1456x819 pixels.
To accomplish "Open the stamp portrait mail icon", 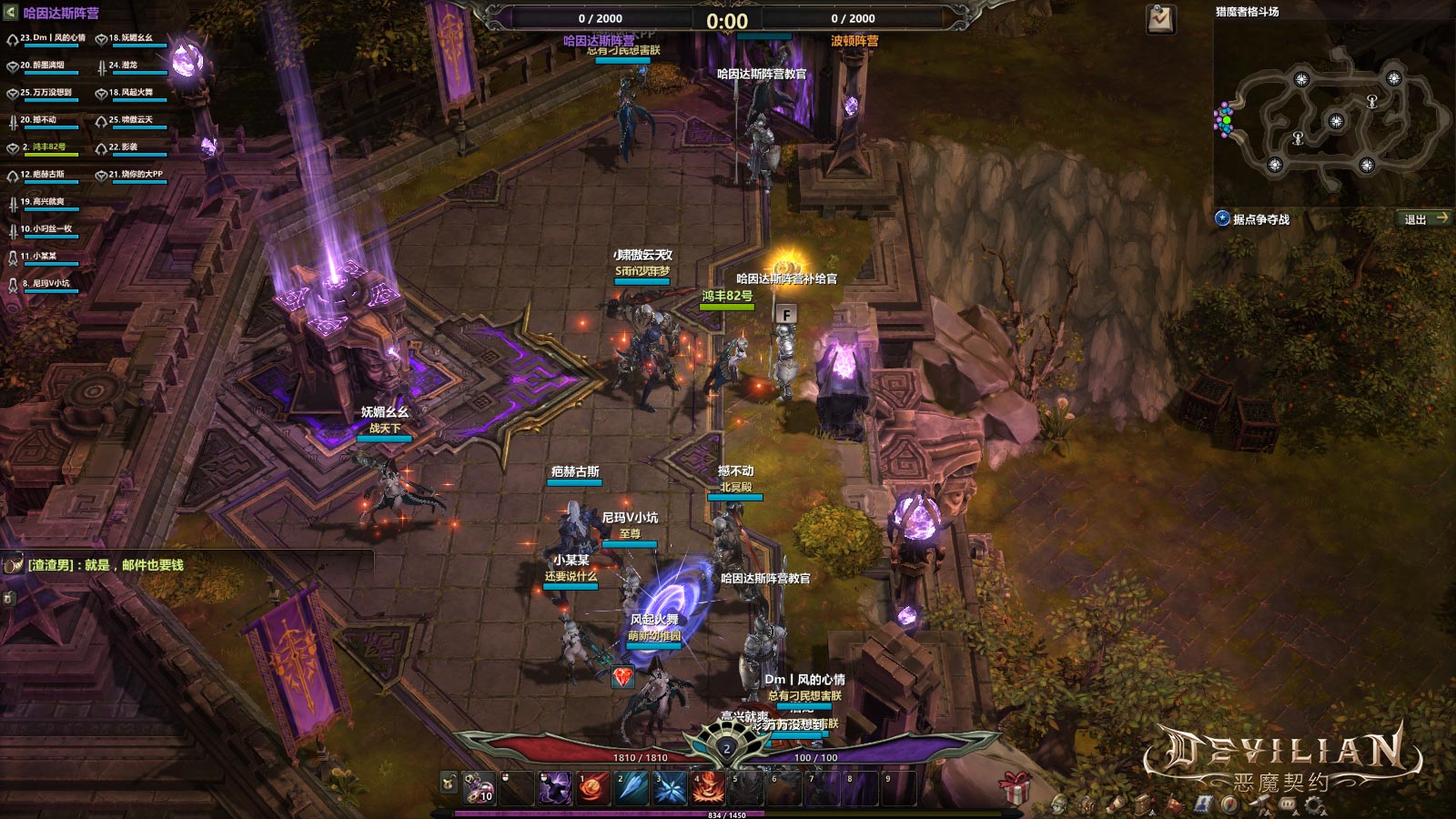I will 1203,805.
